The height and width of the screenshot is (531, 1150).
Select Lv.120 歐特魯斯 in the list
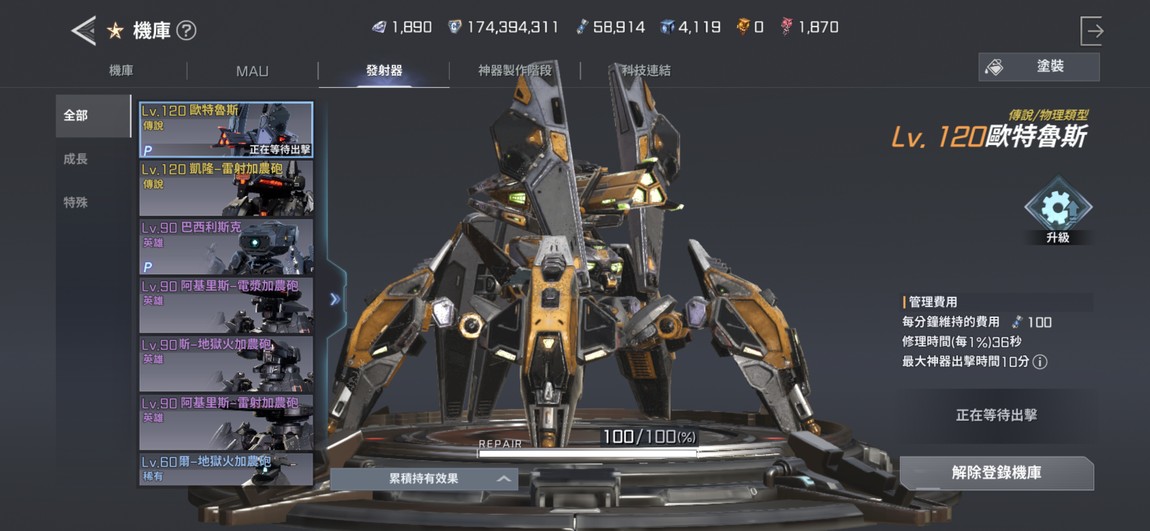(x=226, y=130)
